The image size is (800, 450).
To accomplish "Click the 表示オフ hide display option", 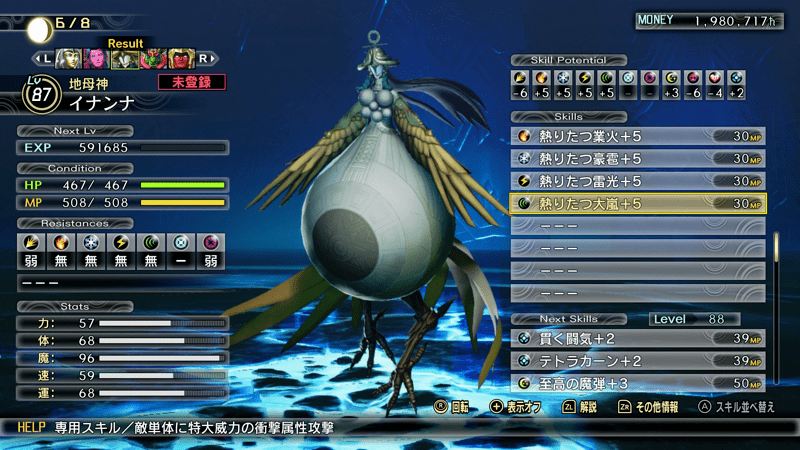I will (517, 408).
